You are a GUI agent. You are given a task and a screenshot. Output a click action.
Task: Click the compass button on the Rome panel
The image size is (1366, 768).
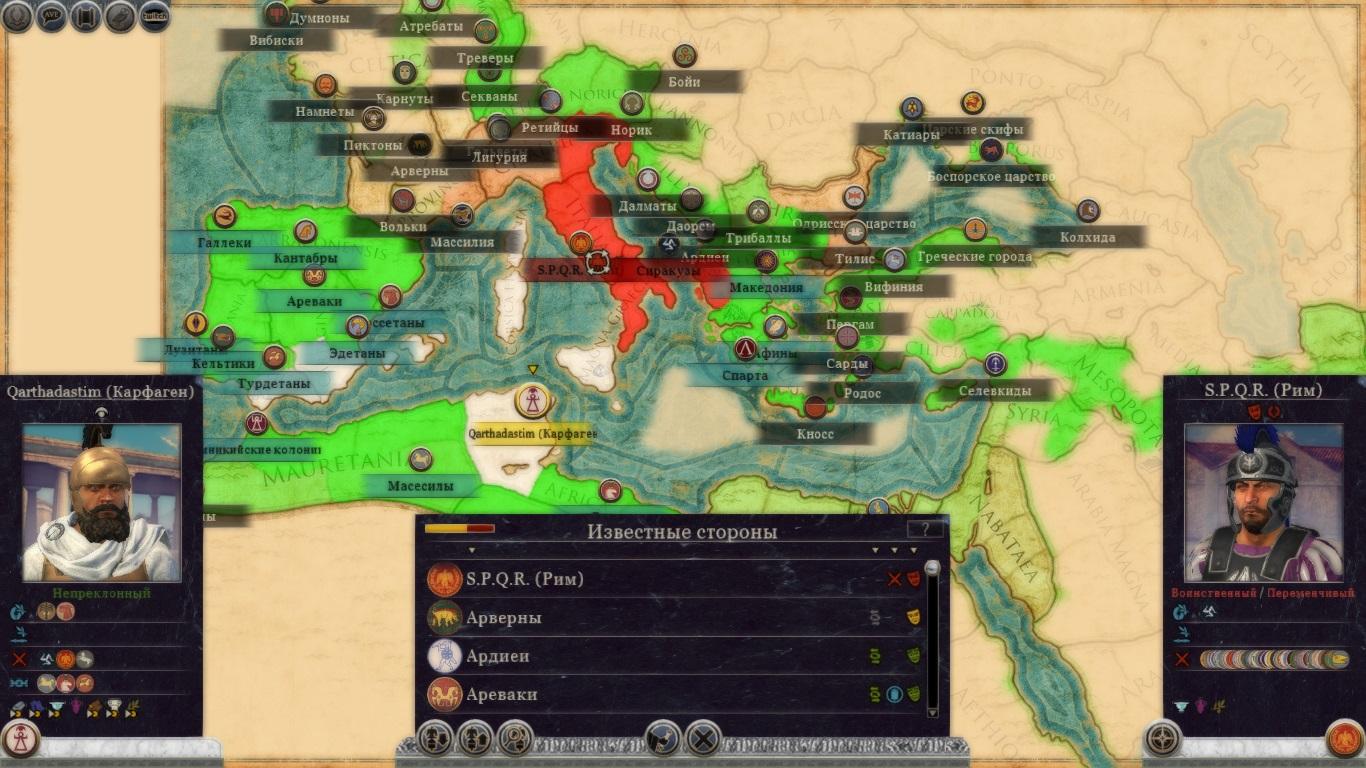[1162, 739]
